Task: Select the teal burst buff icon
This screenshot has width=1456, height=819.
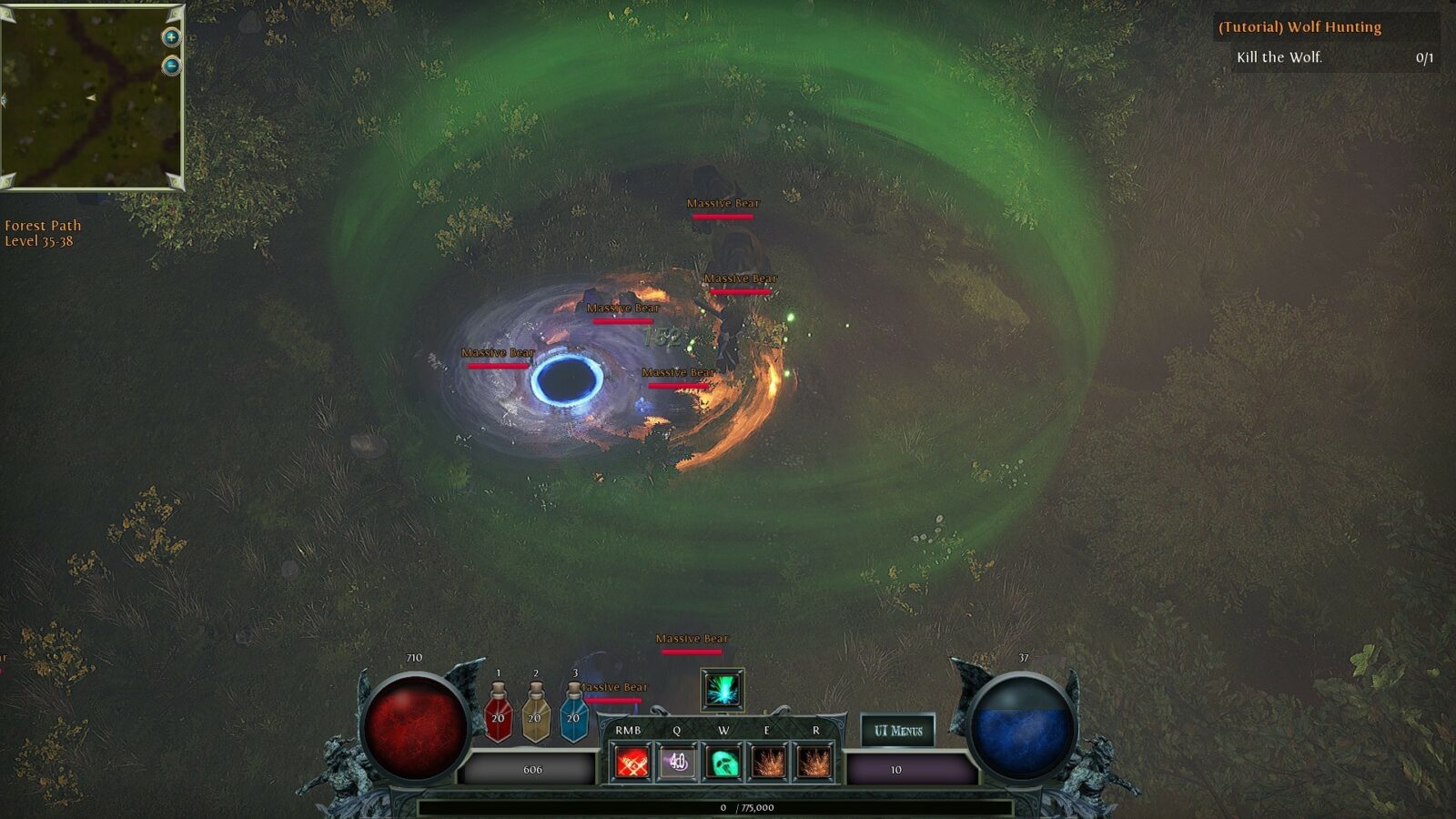Action: pyautogui.click(x=723, y=690)
